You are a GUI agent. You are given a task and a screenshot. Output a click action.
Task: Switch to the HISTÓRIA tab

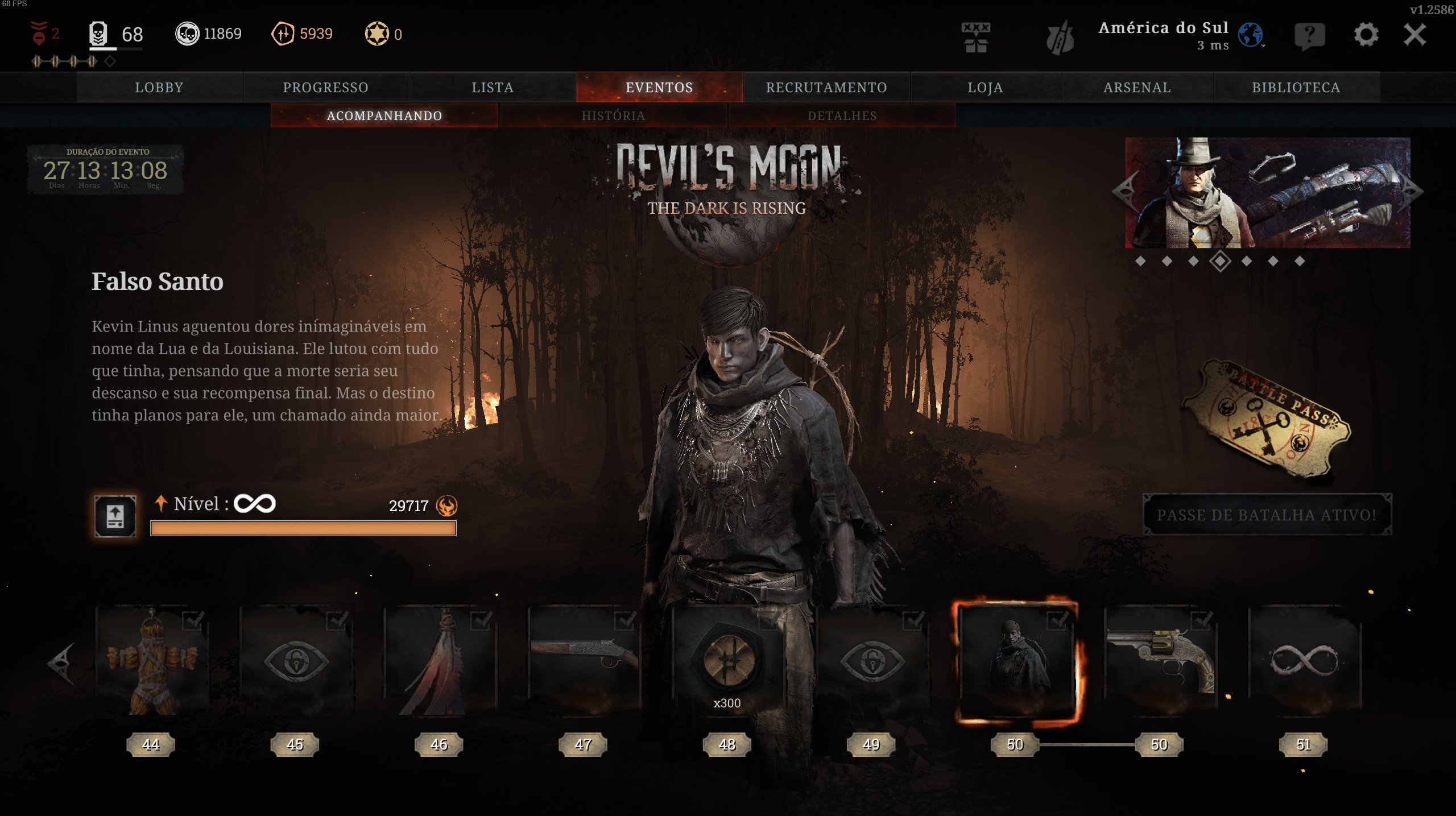click(x=613, y=115)
